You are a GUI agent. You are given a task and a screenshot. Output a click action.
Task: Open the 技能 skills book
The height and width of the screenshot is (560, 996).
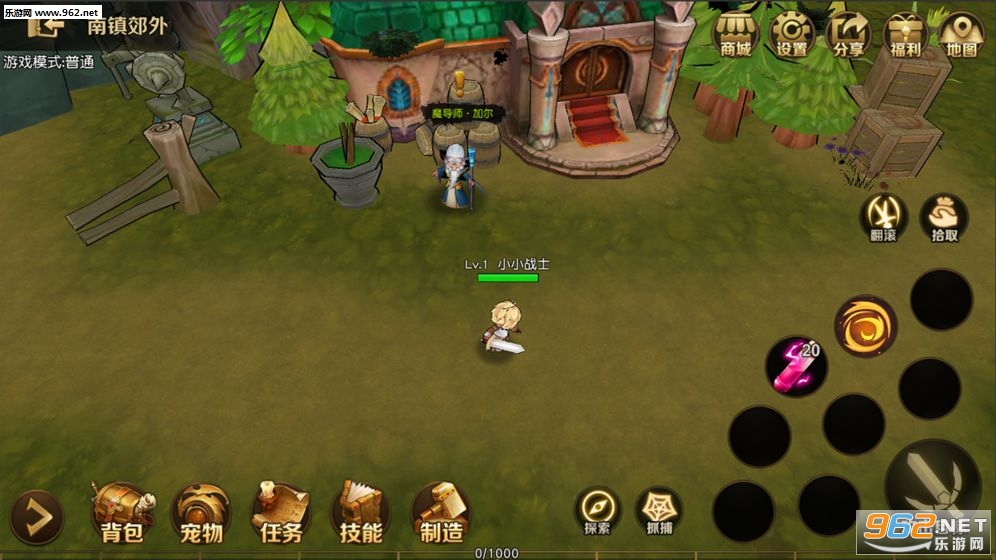pyautogui.click(x=360, y=514)
